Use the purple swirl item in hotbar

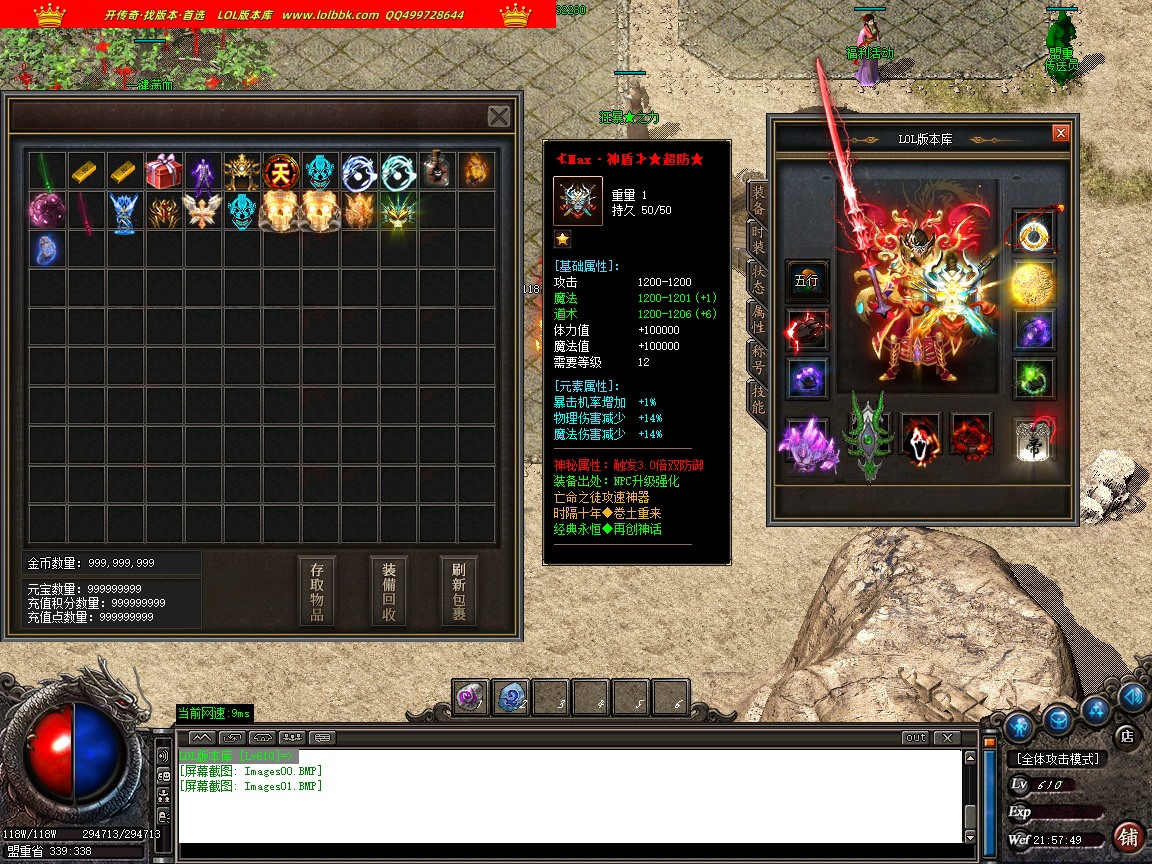(470, 698)
